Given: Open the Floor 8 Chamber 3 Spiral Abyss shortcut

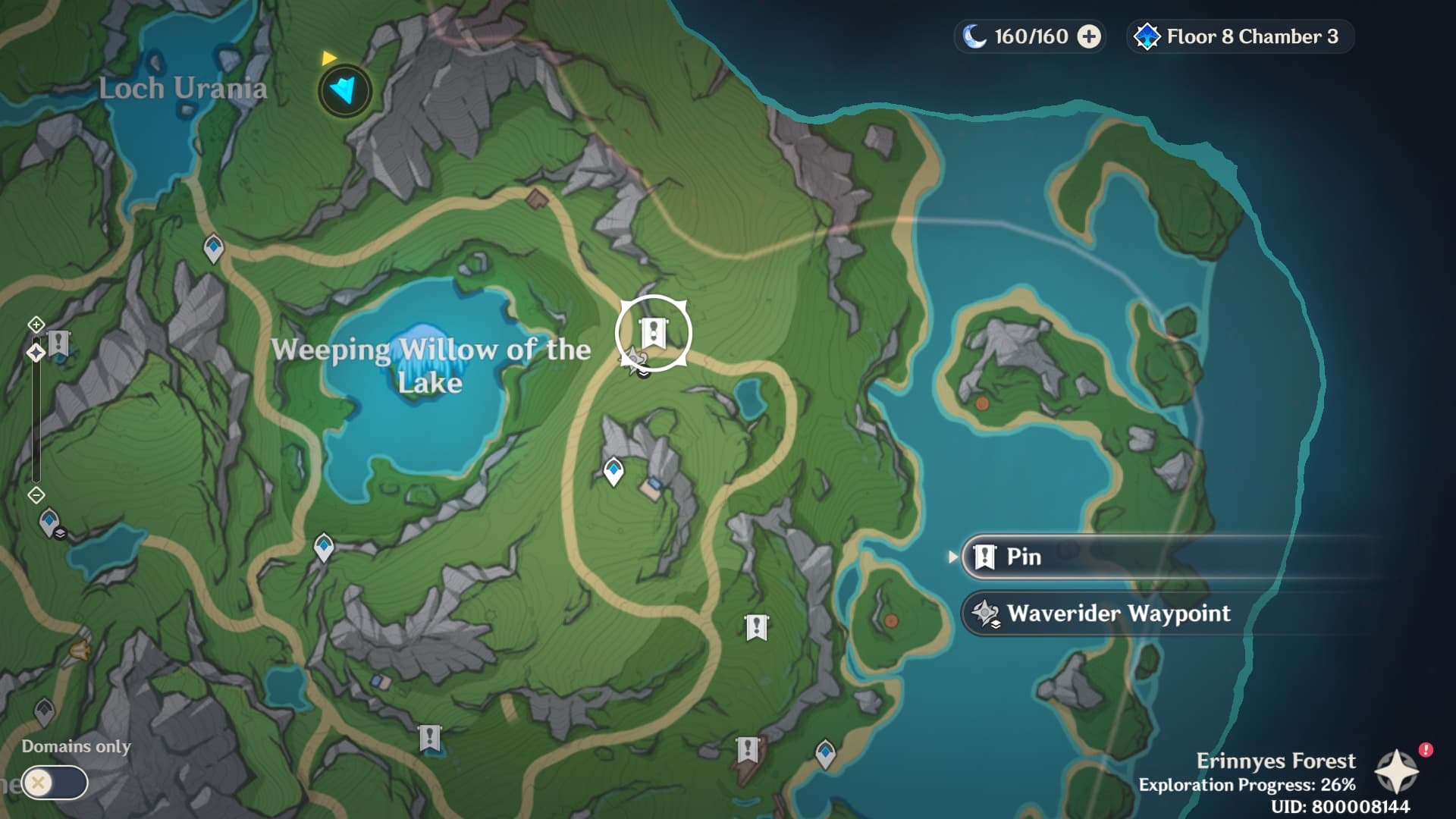Looking at the screenshot, I should click(x=1241, y=36).
